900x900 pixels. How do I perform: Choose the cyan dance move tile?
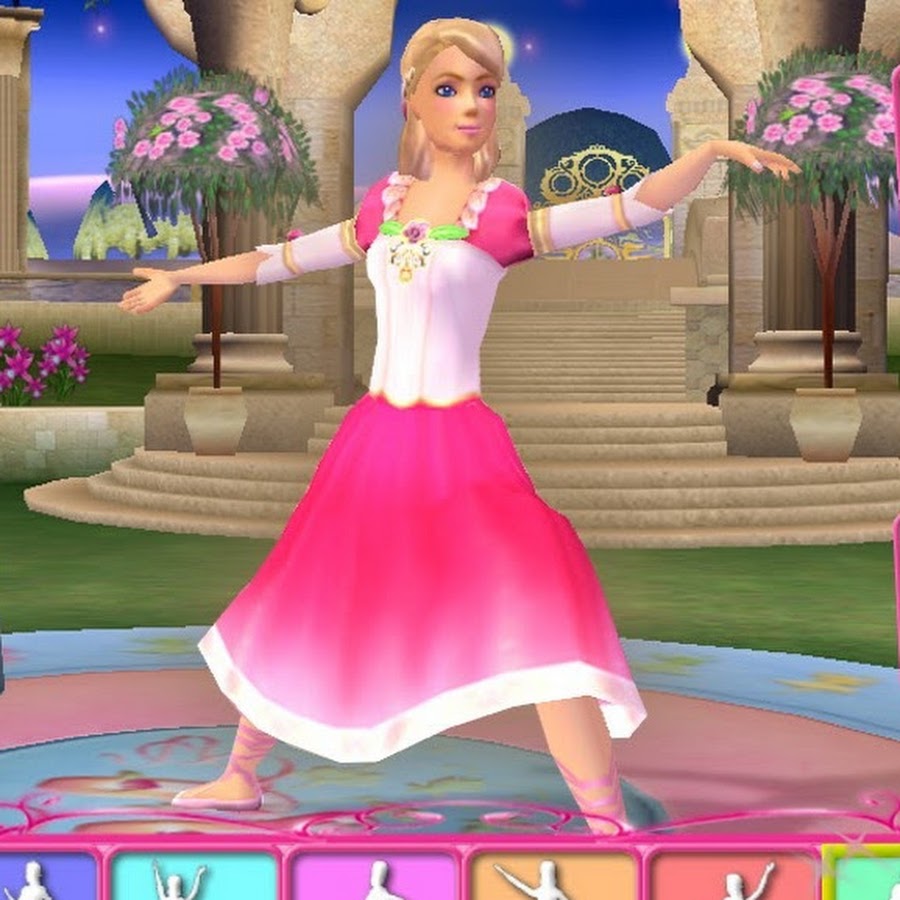point(191,876)
